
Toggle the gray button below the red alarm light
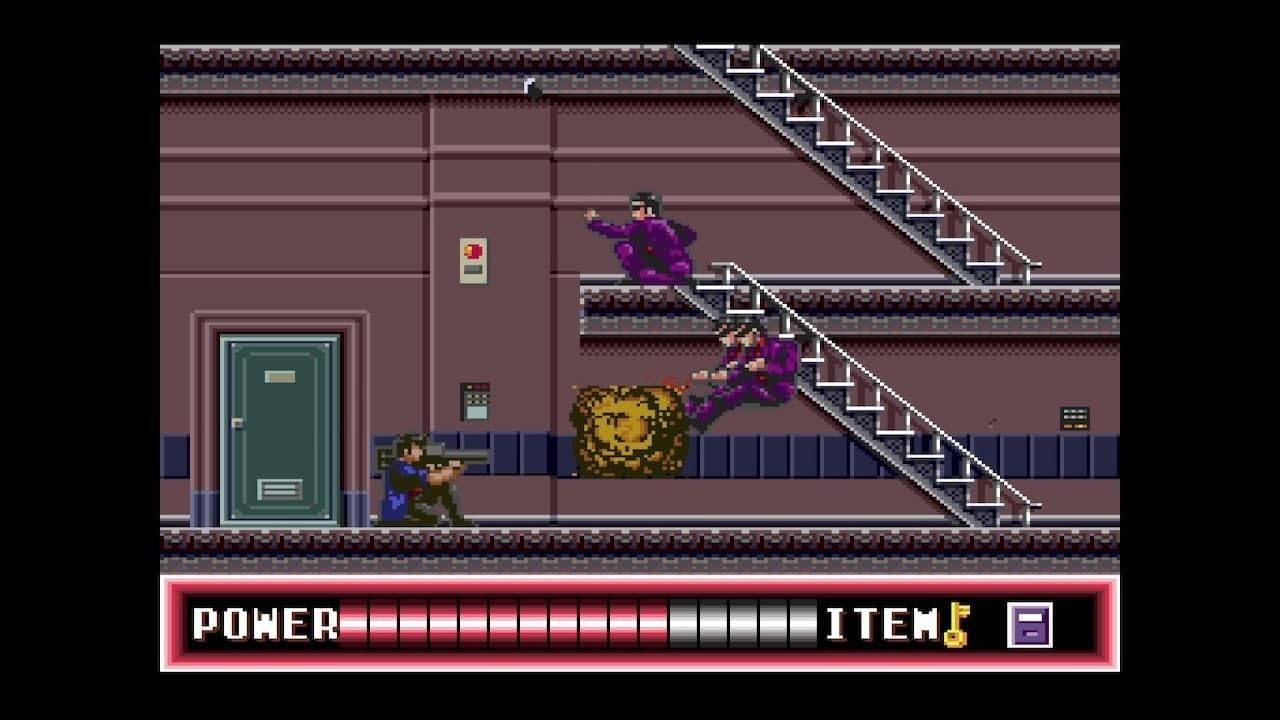473,270
